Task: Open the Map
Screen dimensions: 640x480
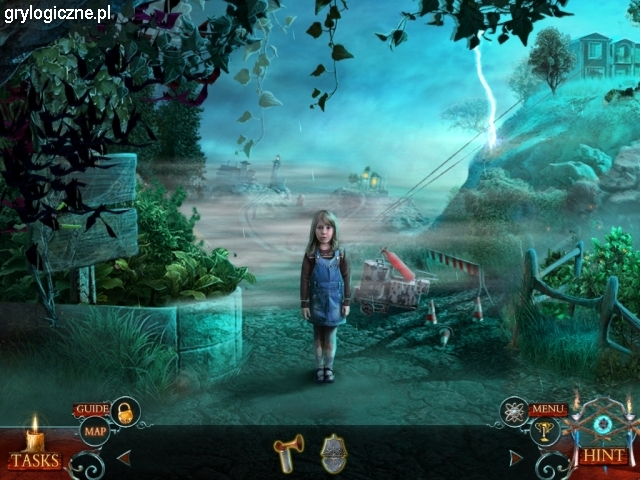Action: pyautogui.click(x=95, y=432)
